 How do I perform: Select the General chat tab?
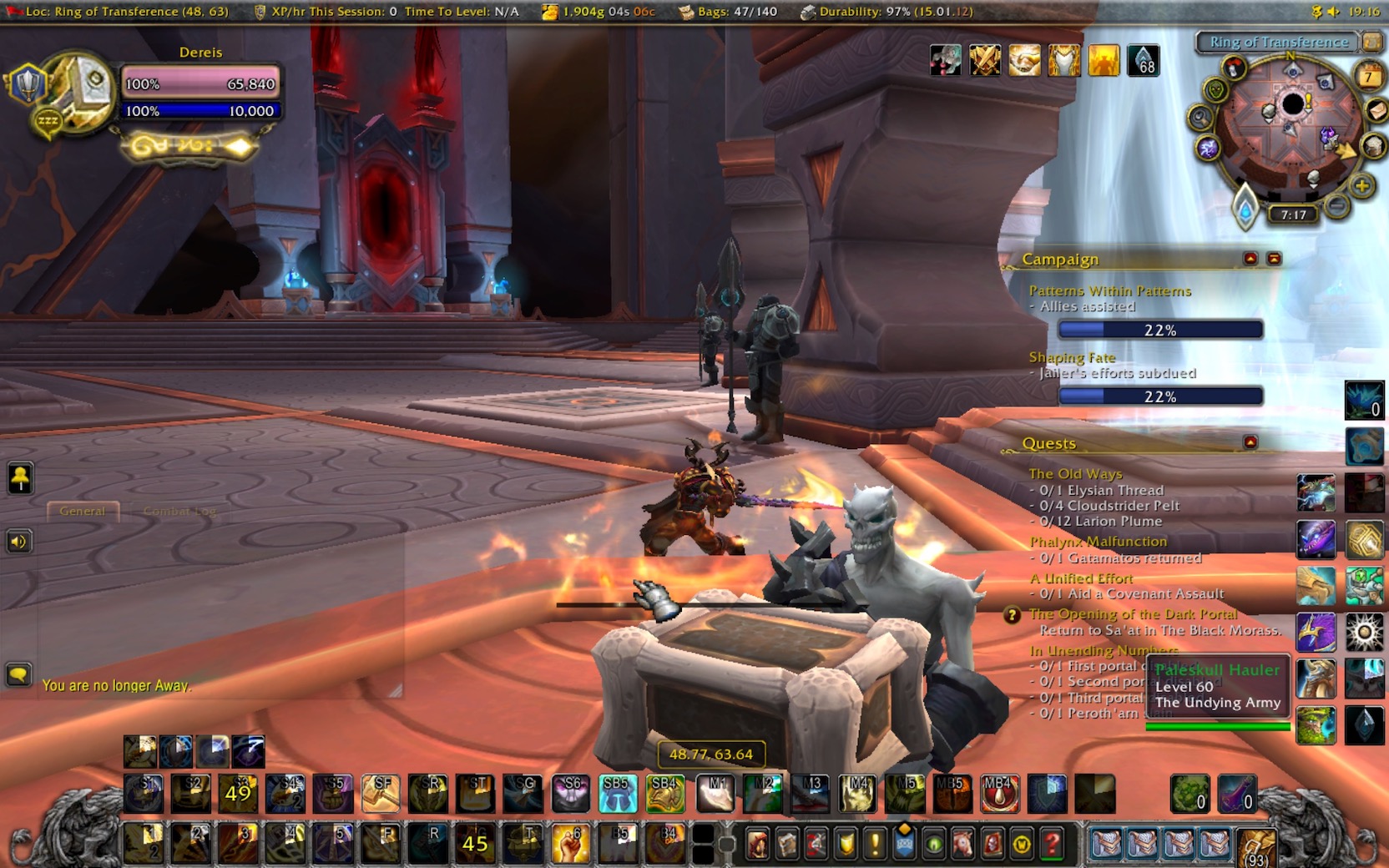point(83,511)
